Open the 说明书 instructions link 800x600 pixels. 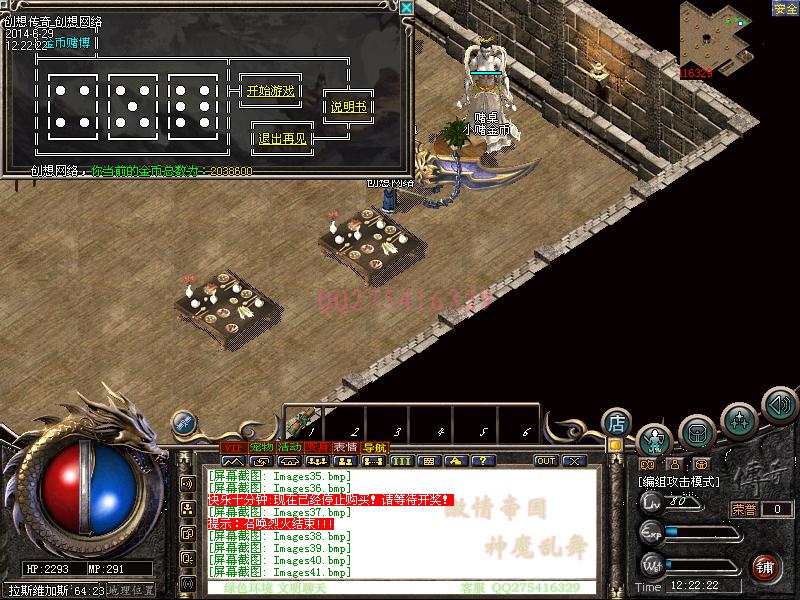point(349,107)
